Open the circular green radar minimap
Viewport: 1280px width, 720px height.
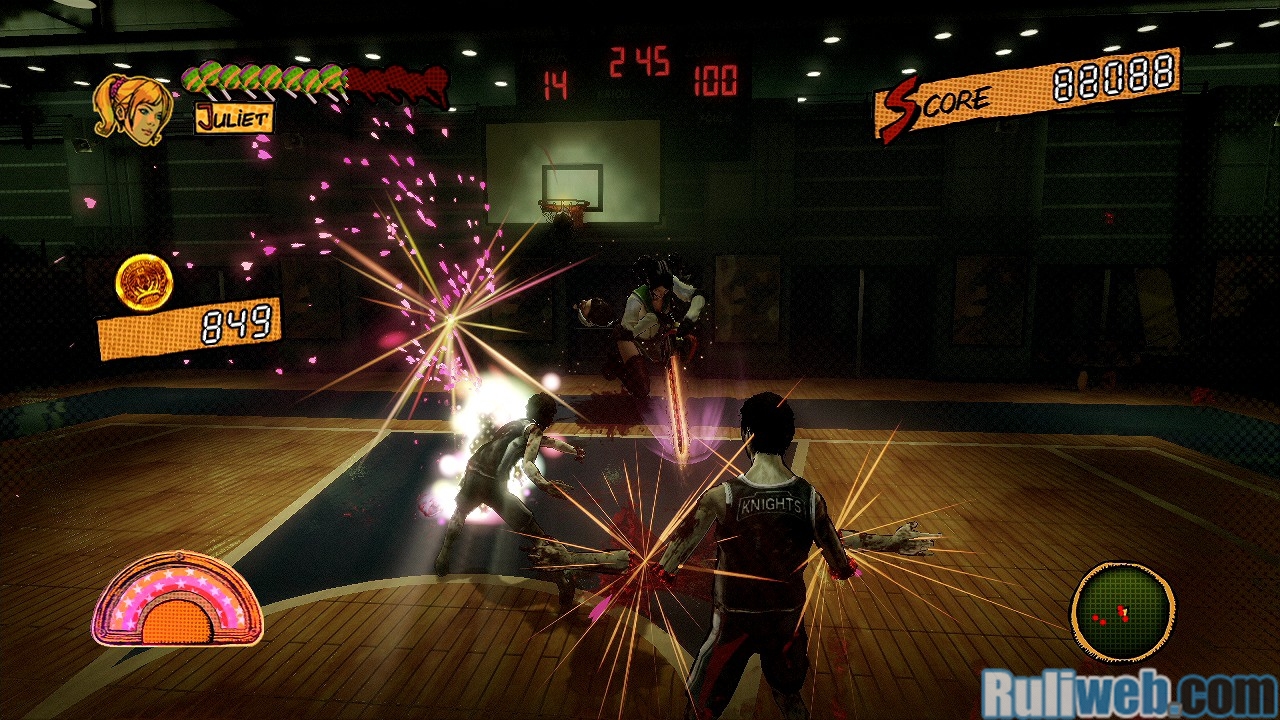pyautogui.click(x=1122, y=610)
